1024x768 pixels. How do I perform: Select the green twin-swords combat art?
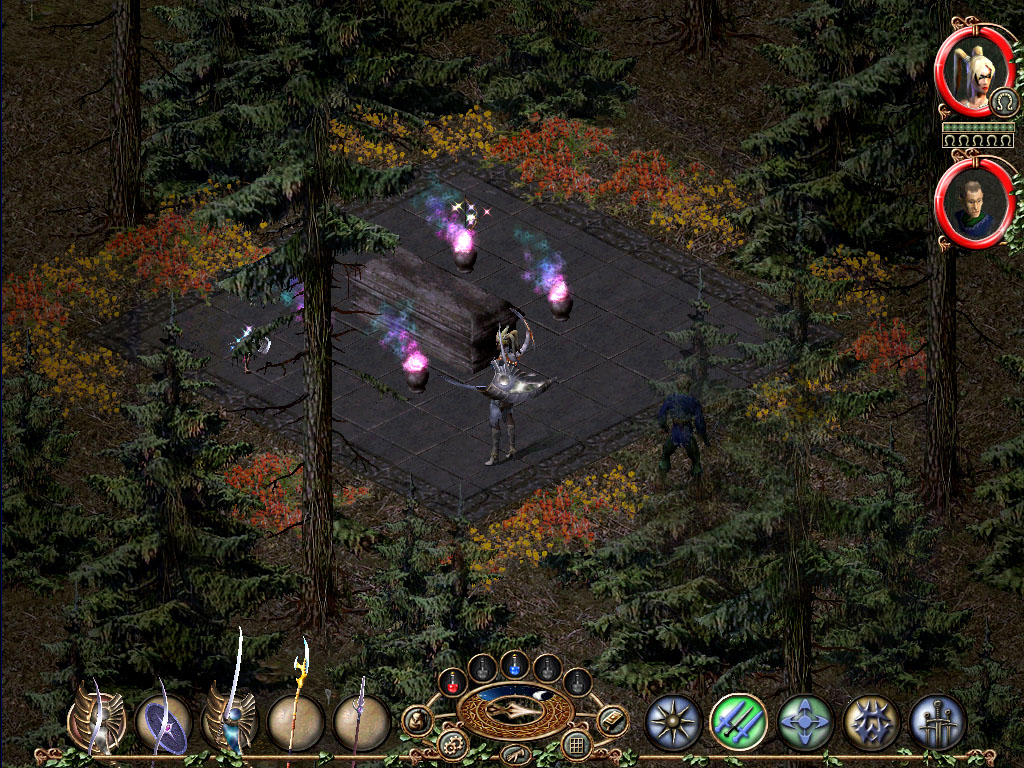[738, 722]
